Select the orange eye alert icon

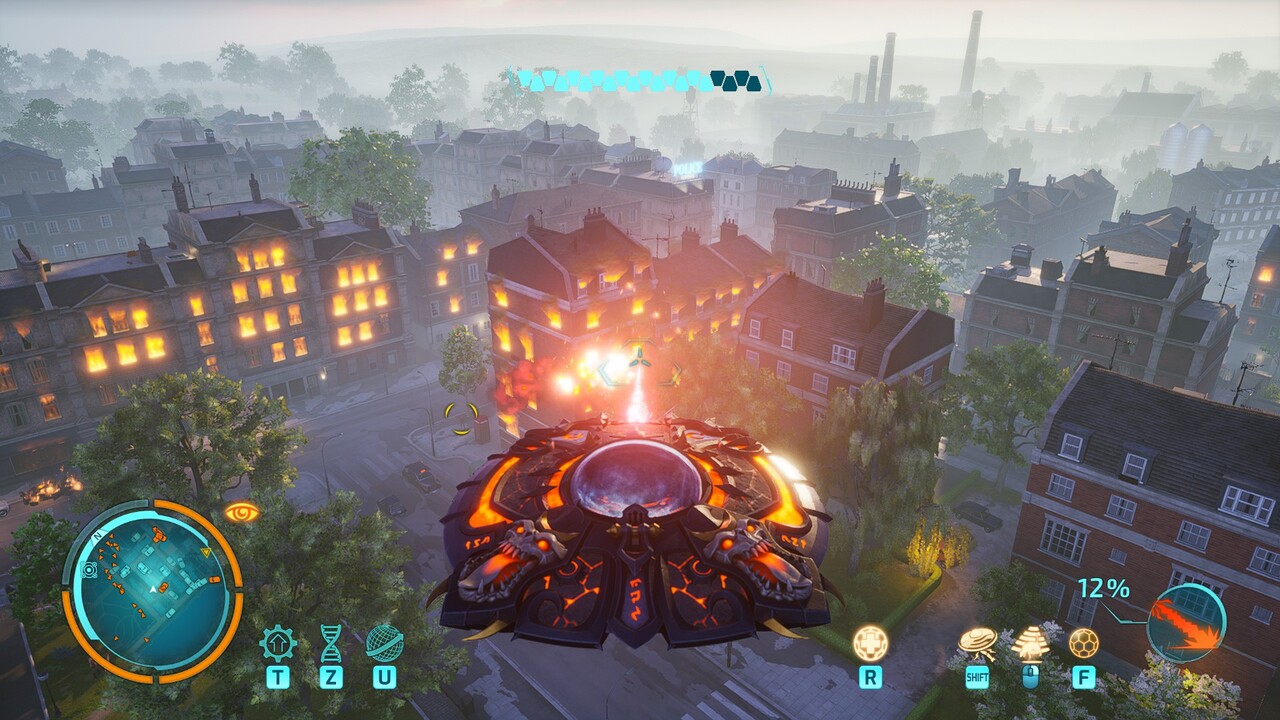pyautogui.click(x=241, y=512)
